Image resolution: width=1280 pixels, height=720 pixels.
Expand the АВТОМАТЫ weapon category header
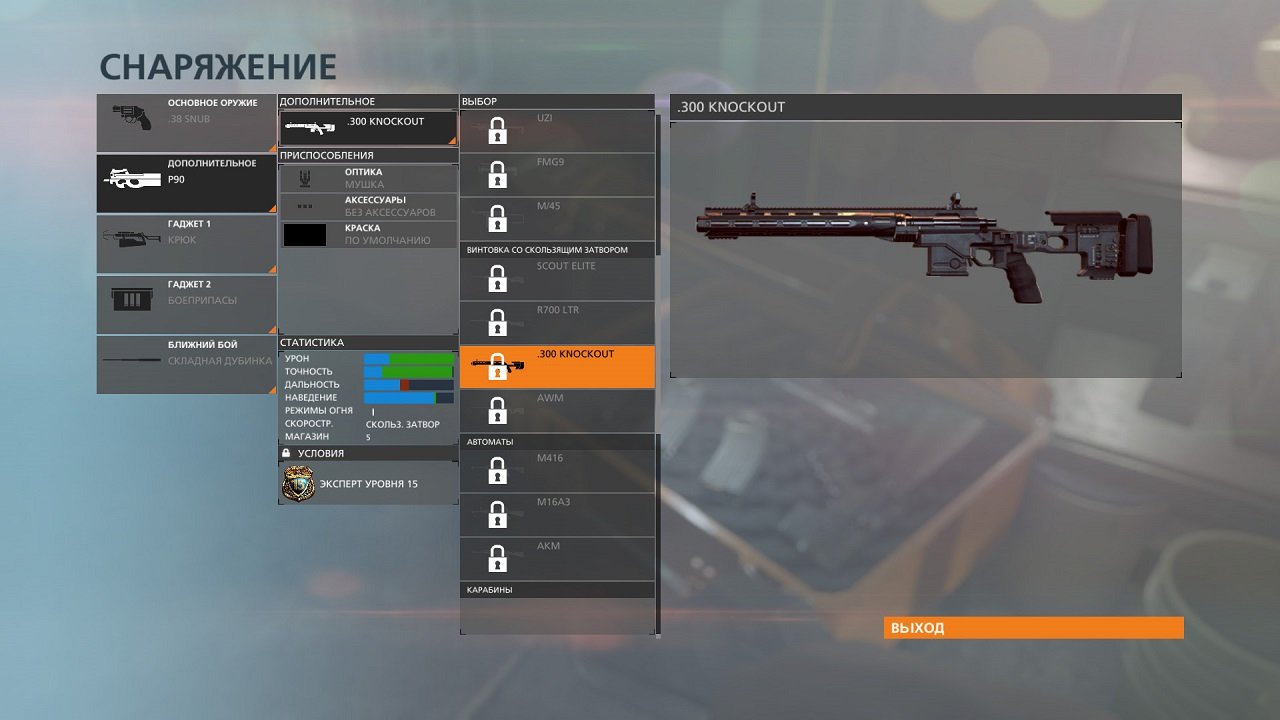coord(557,441)
